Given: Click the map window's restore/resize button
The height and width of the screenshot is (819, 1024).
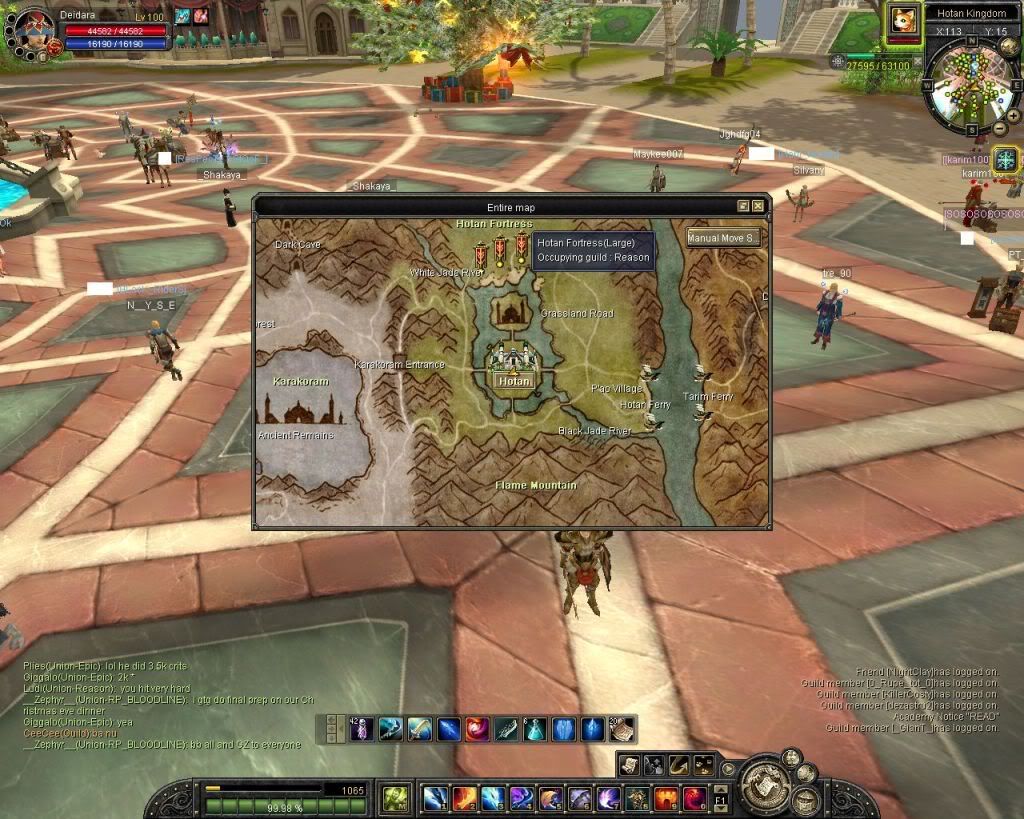Looking at the screenshot, I should tap(743, 206).
